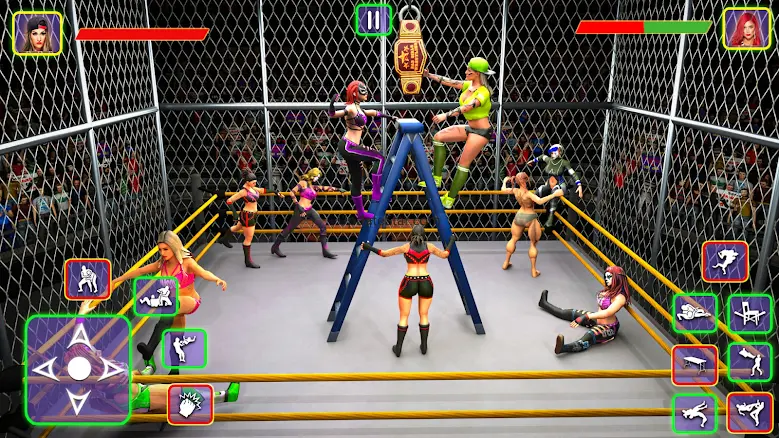The height and width of the screenshot is (438, 779).
Task: Select the table weapon icon
Action: (694, 364)
